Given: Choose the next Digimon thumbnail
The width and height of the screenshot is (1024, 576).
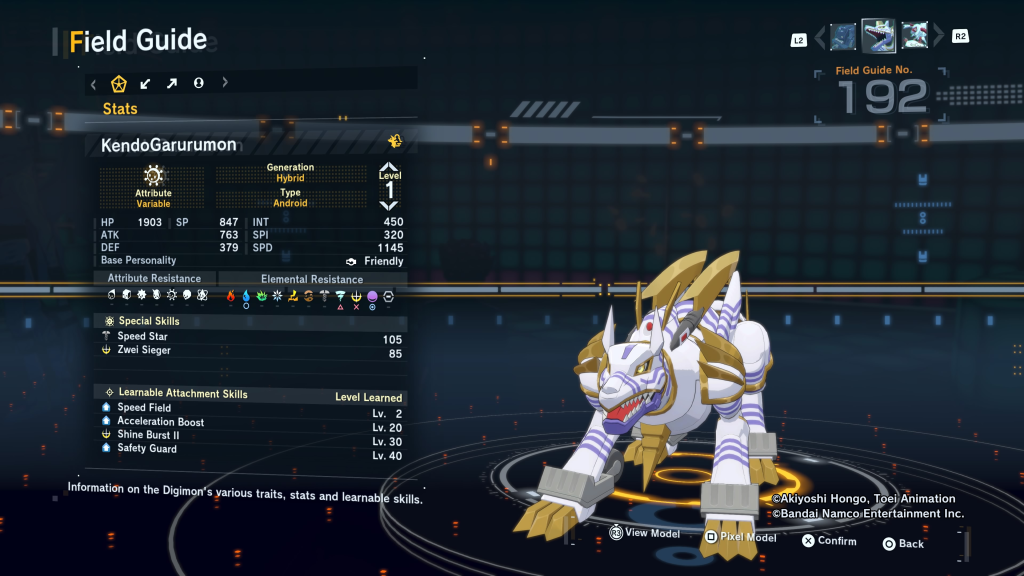Looking at the screenshot, I should 914,37.
